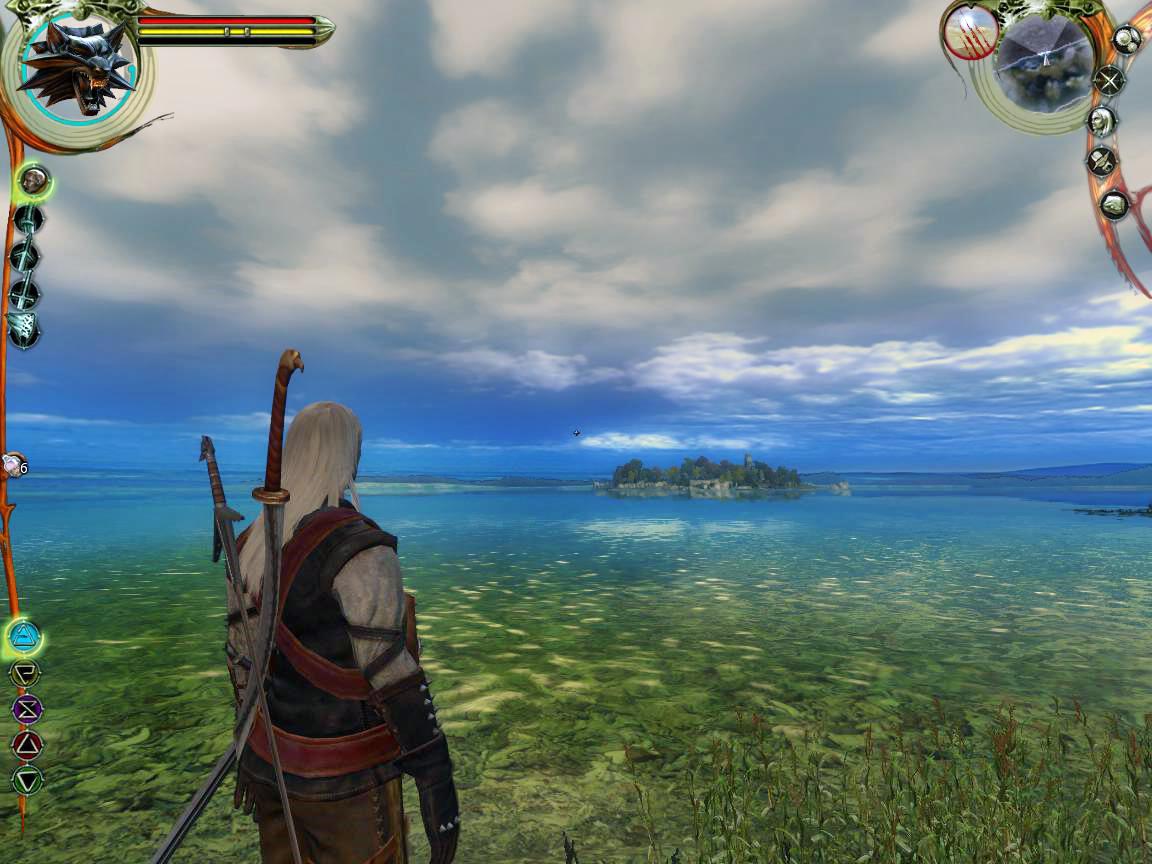
Task: Select the glowing head portrait icon
Action: tap(34, 181)
